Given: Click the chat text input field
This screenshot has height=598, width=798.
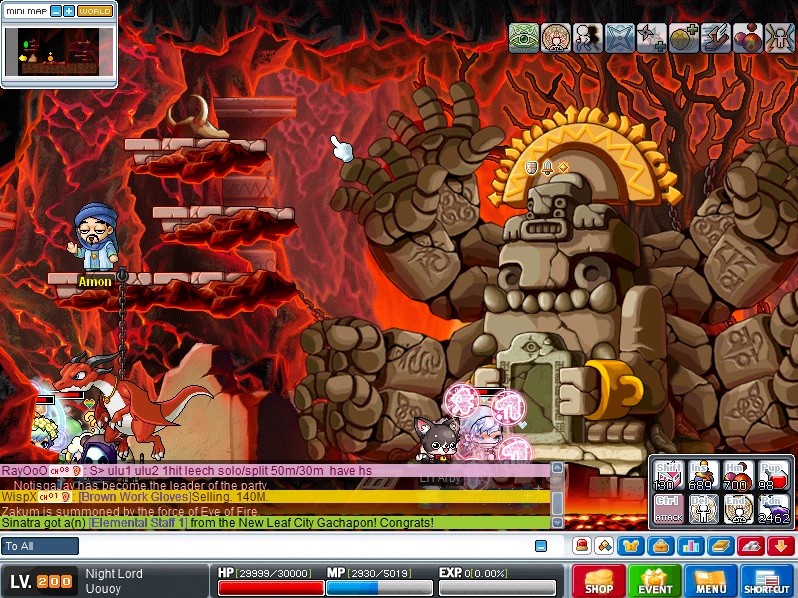Looking at the screenshot, I should (x=300, y=546).
